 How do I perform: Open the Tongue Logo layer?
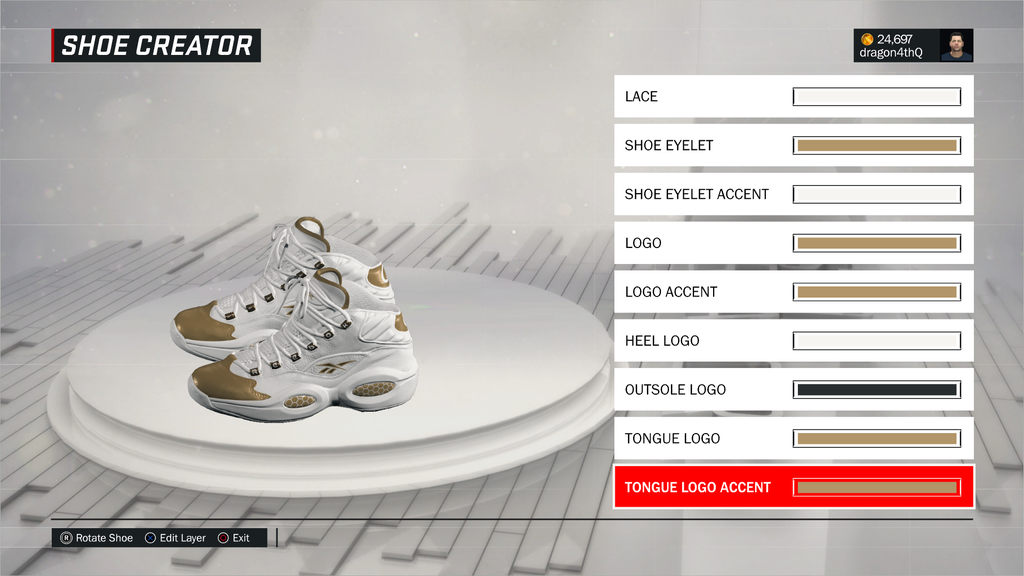[x=700, y=438]
